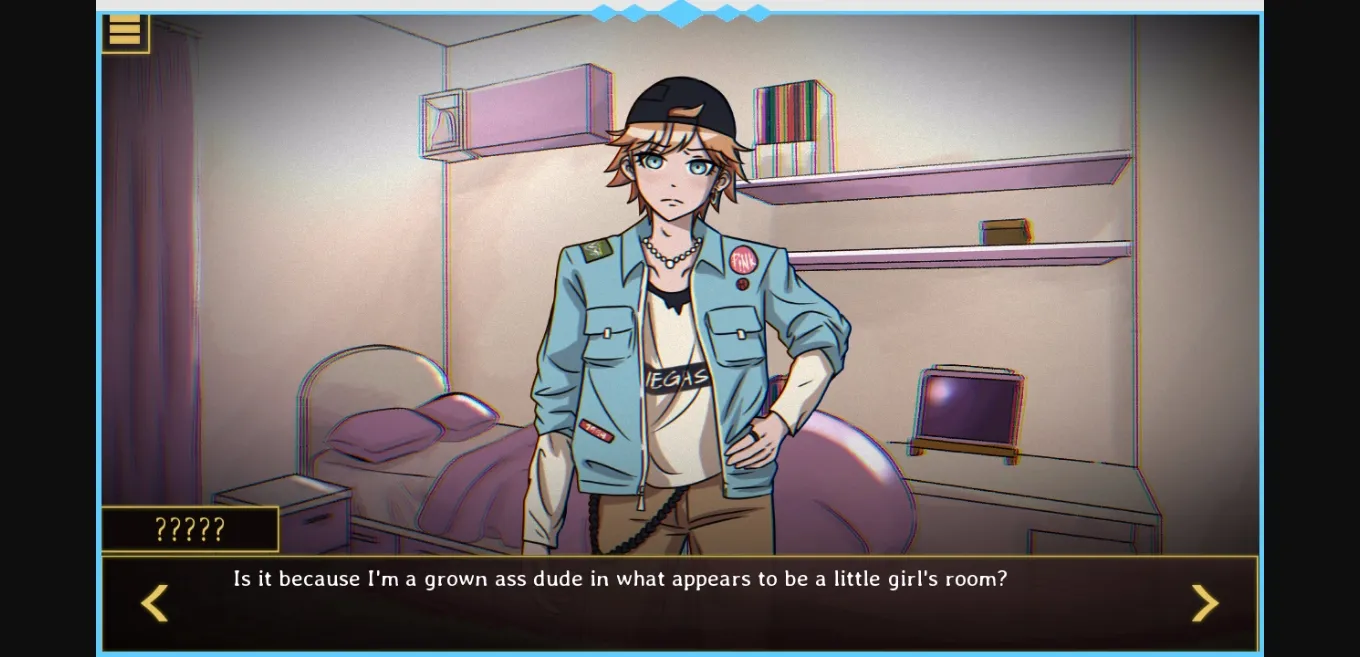
Task: Open the hamburger menu icon
Action: click(125, 32)
